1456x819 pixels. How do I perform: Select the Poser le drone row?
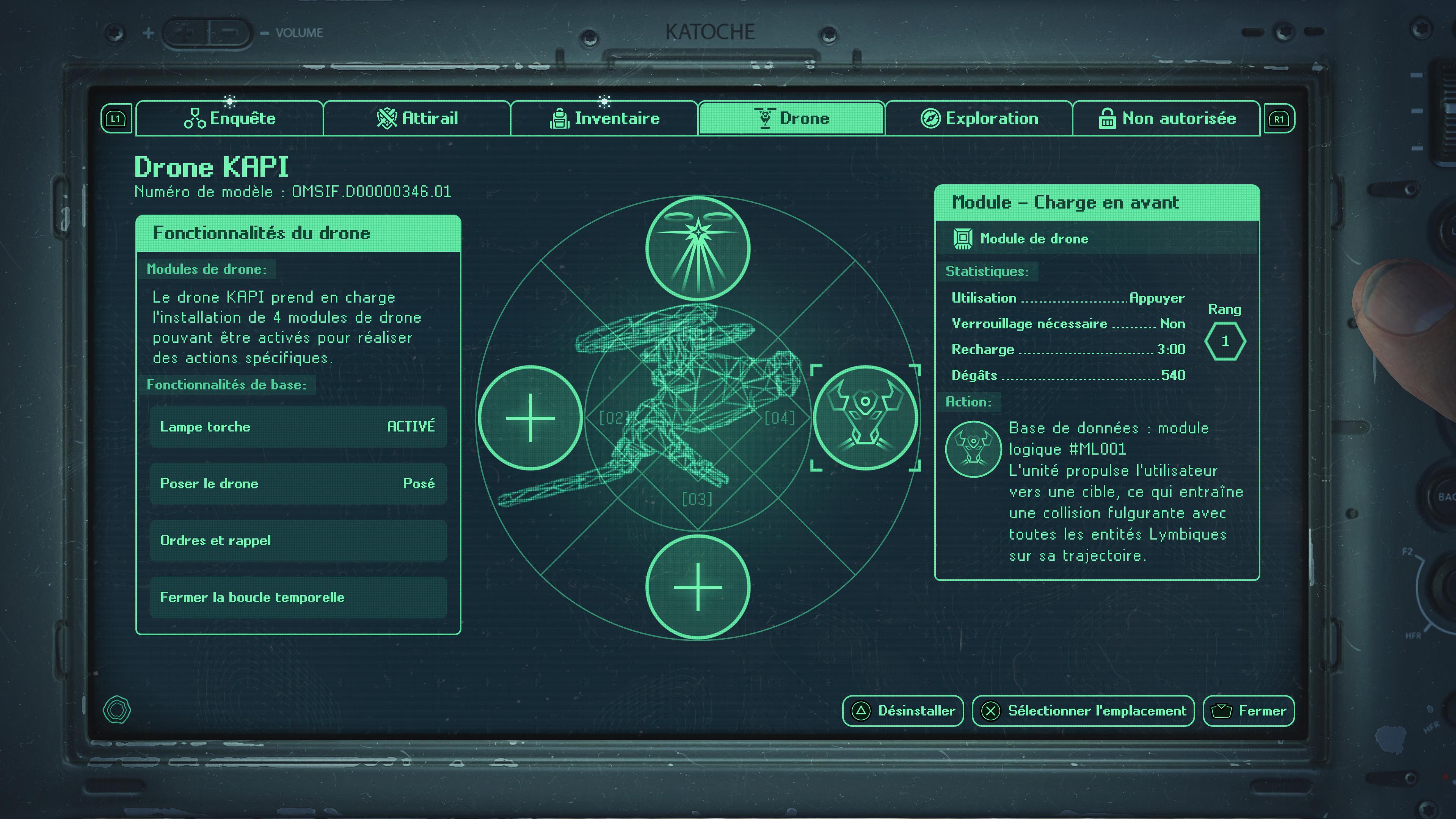coord(298,484)
